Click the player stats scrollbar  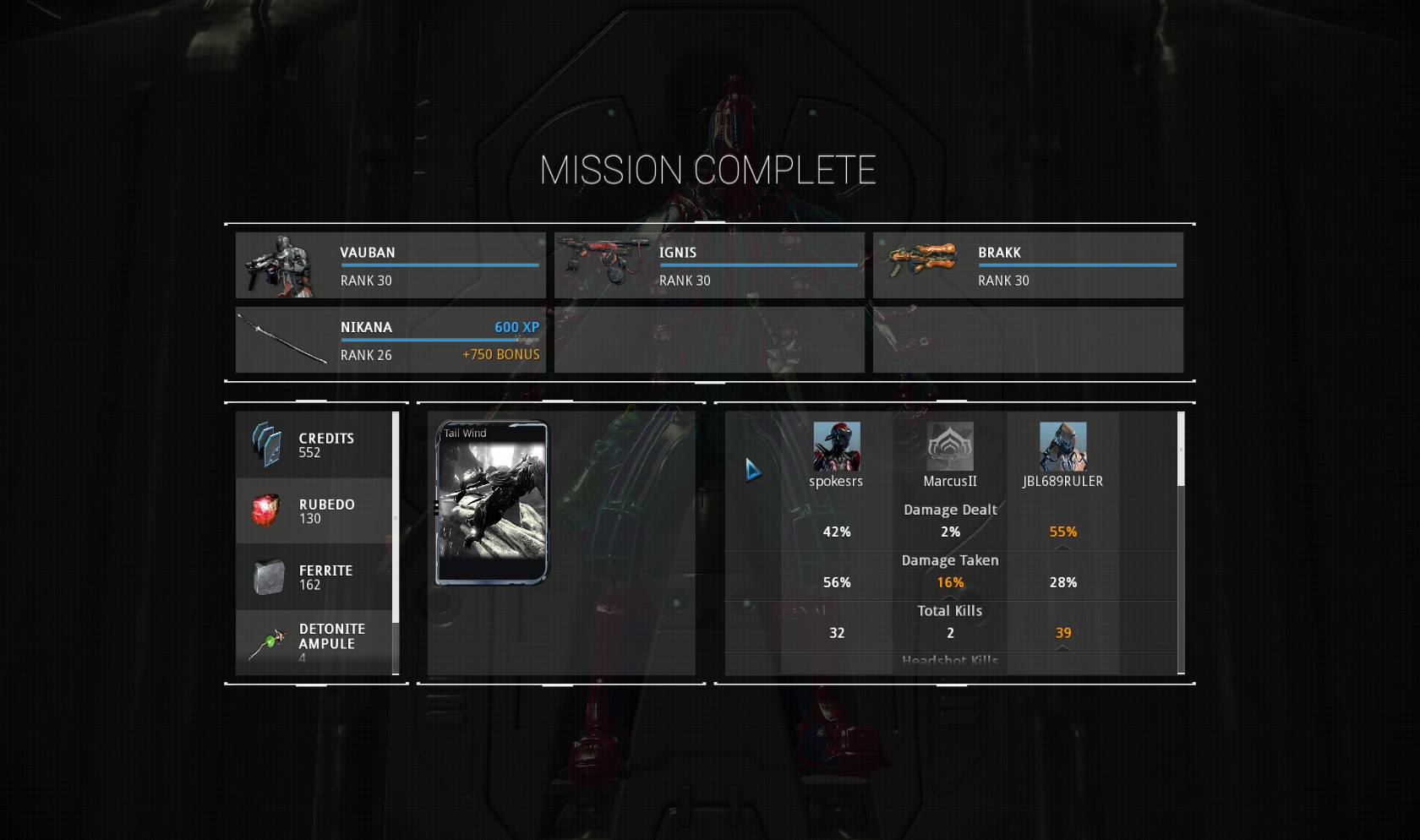(1181, 450)
